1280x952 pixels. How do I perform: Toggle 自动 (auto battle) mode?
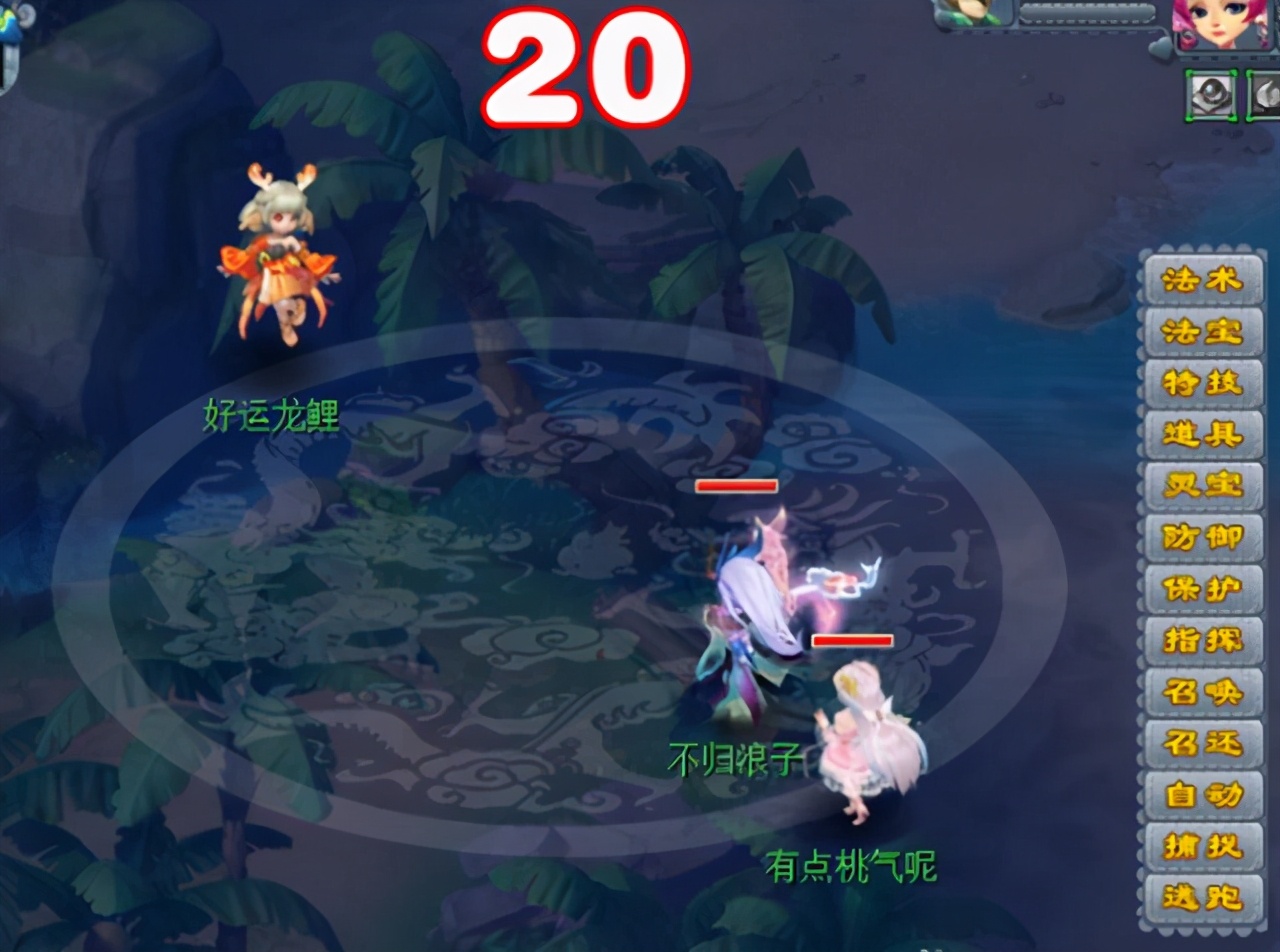pyautogui.click(x=1203, y=795)
